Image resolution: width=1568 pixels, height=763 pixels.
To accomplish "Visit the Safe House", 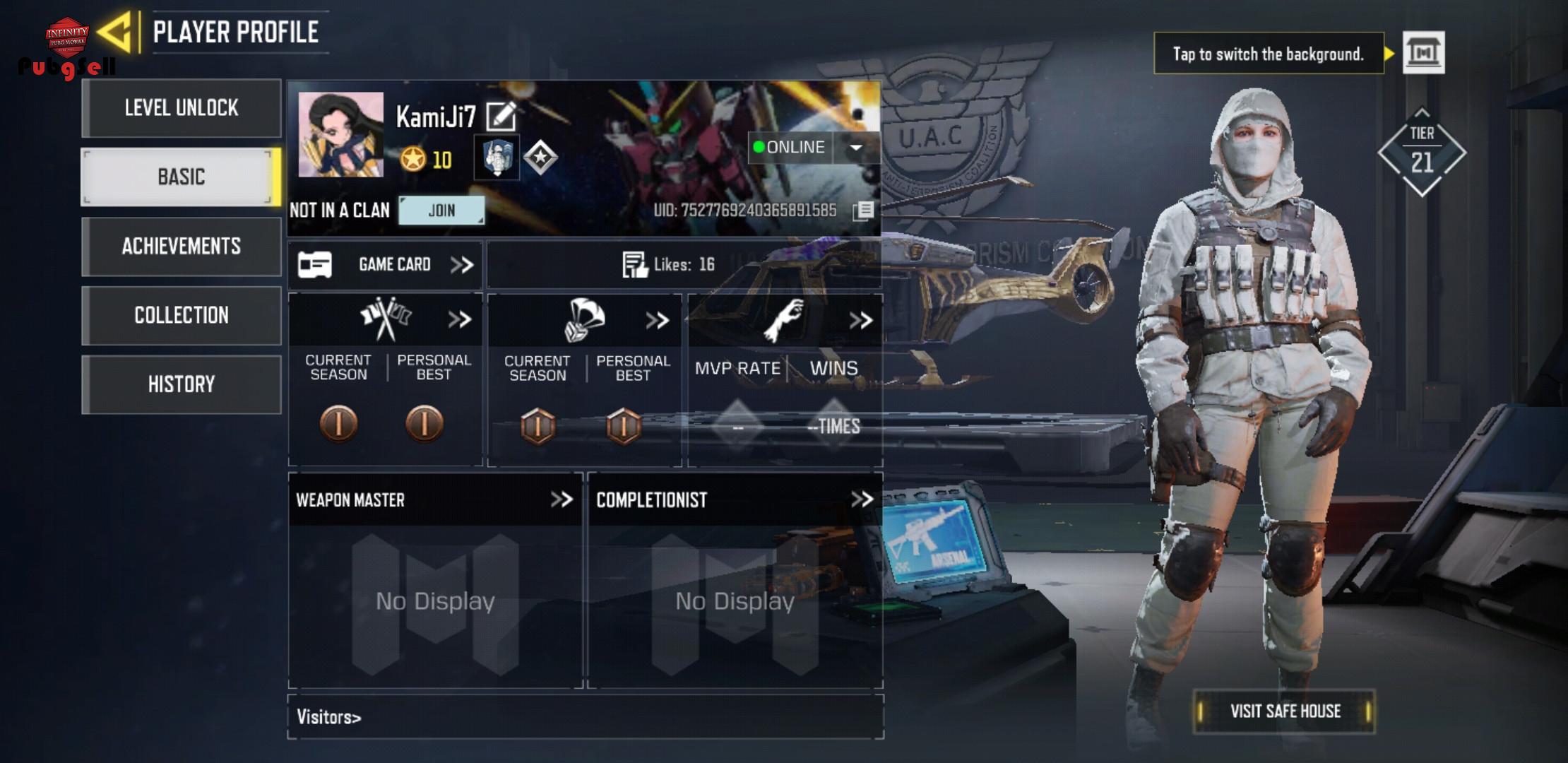I will 1285,711.
